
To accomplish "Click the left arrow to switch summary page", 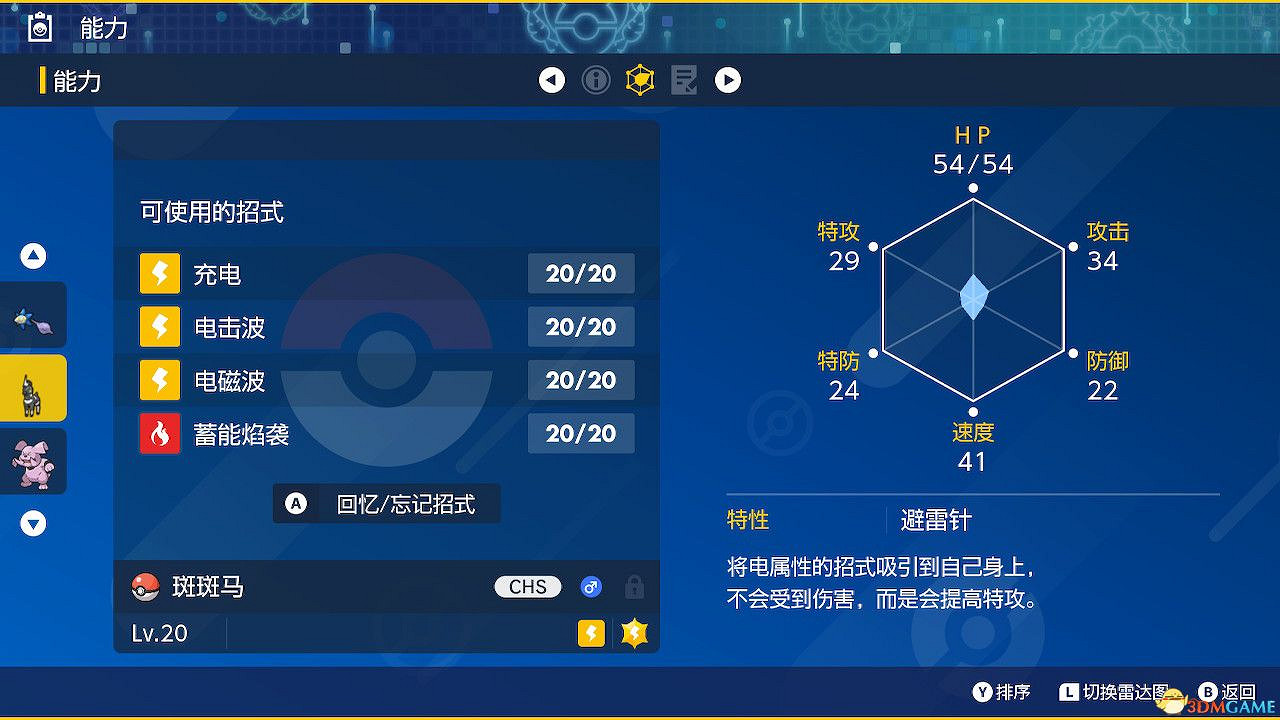I will pyautogui.click(x=552, y=80).
